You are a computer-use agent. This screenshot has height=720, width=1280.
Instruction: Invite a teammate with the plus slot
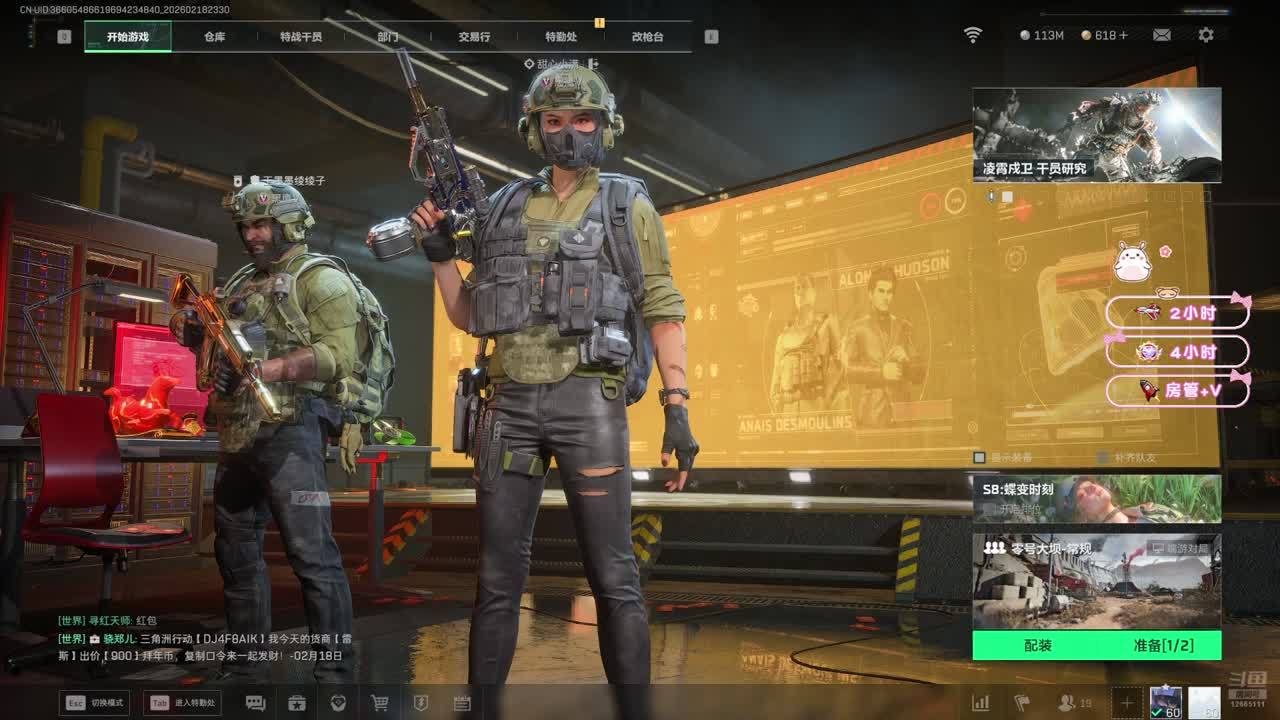click(1126, 703)
